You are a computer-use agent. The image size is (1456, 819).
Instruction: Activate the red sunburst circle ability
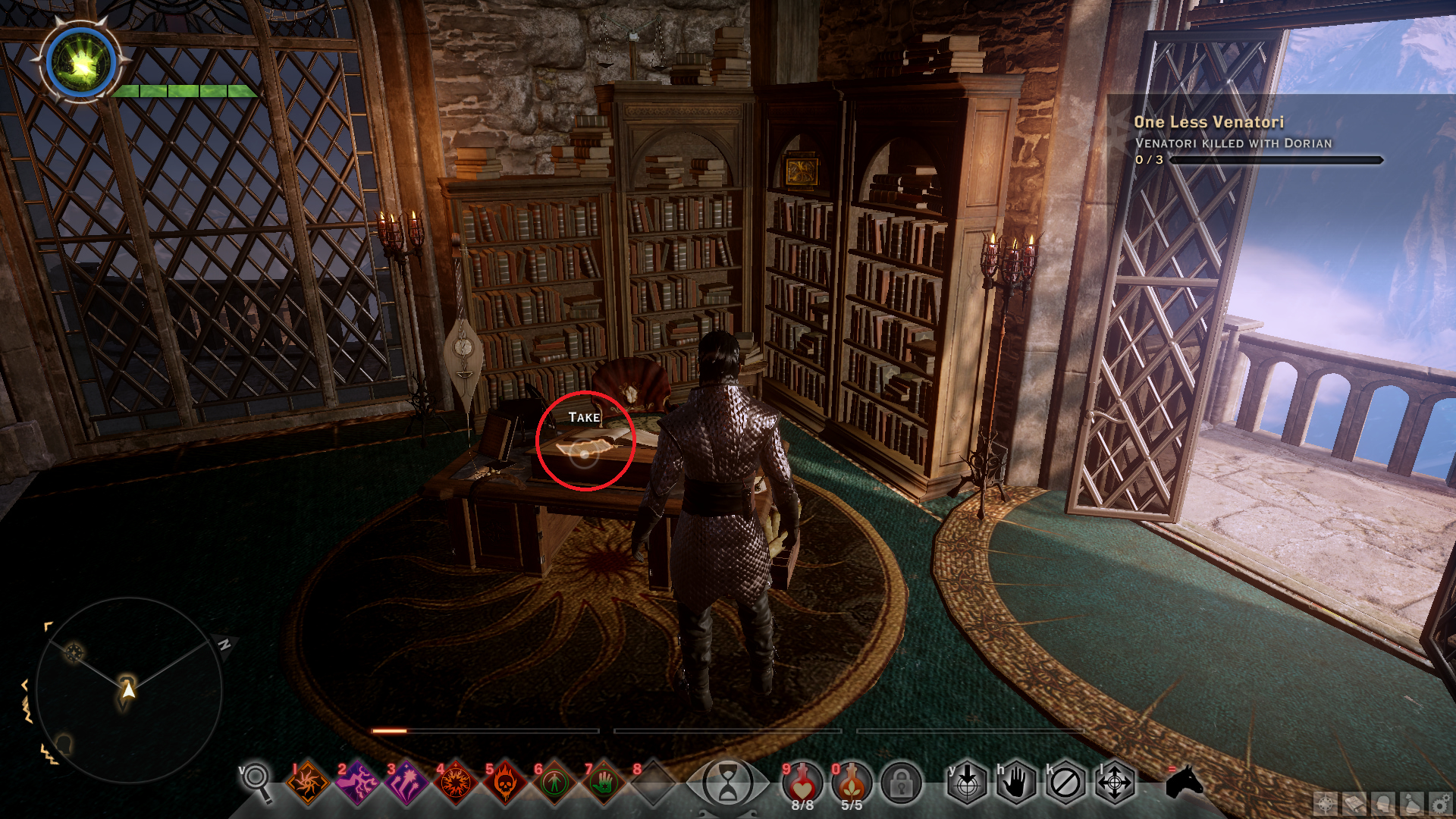tap(456, 783)
